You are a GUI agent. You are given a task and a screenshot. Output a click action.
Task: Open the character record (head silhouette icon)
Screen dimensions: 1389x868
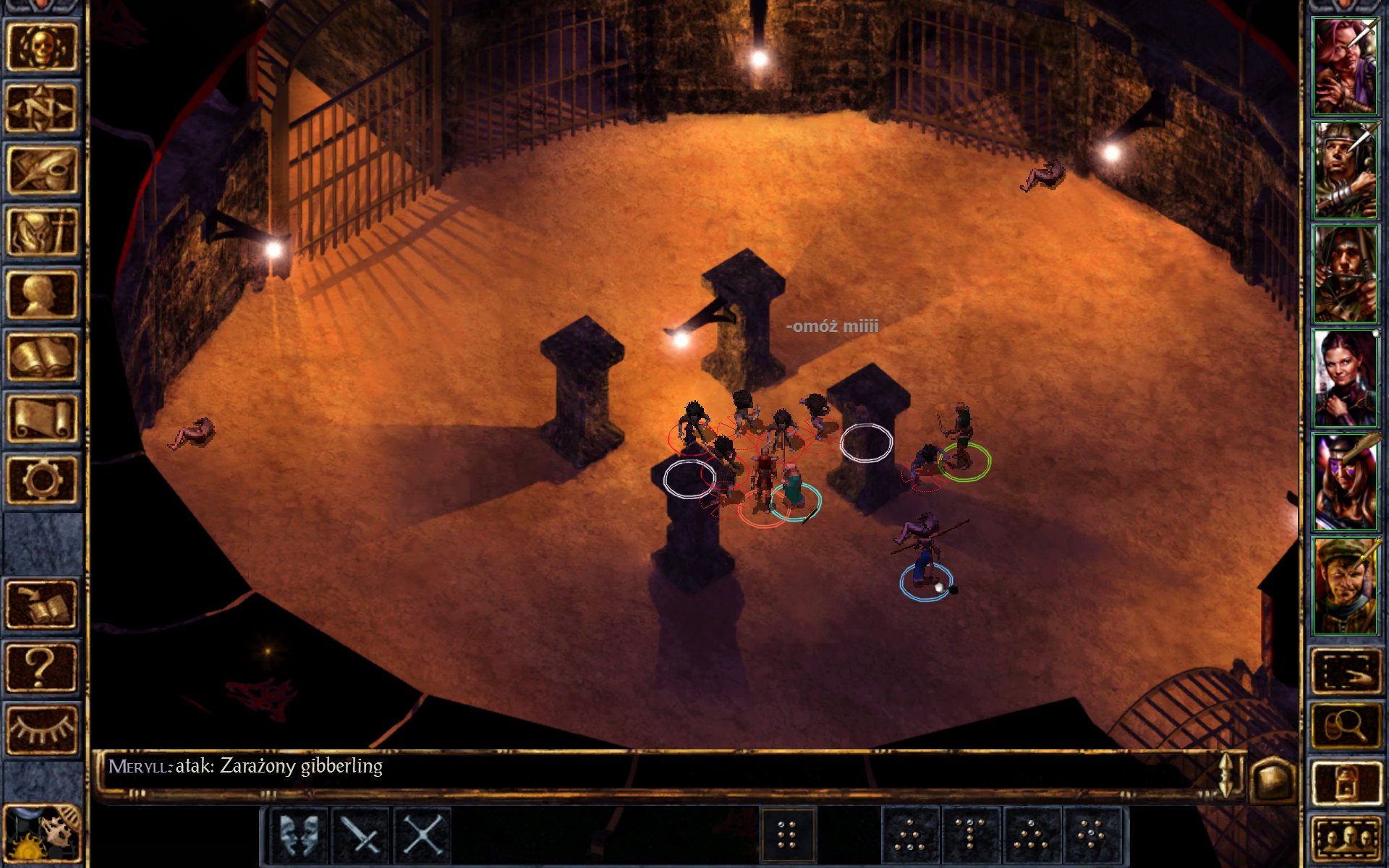[x=41, y=294]
